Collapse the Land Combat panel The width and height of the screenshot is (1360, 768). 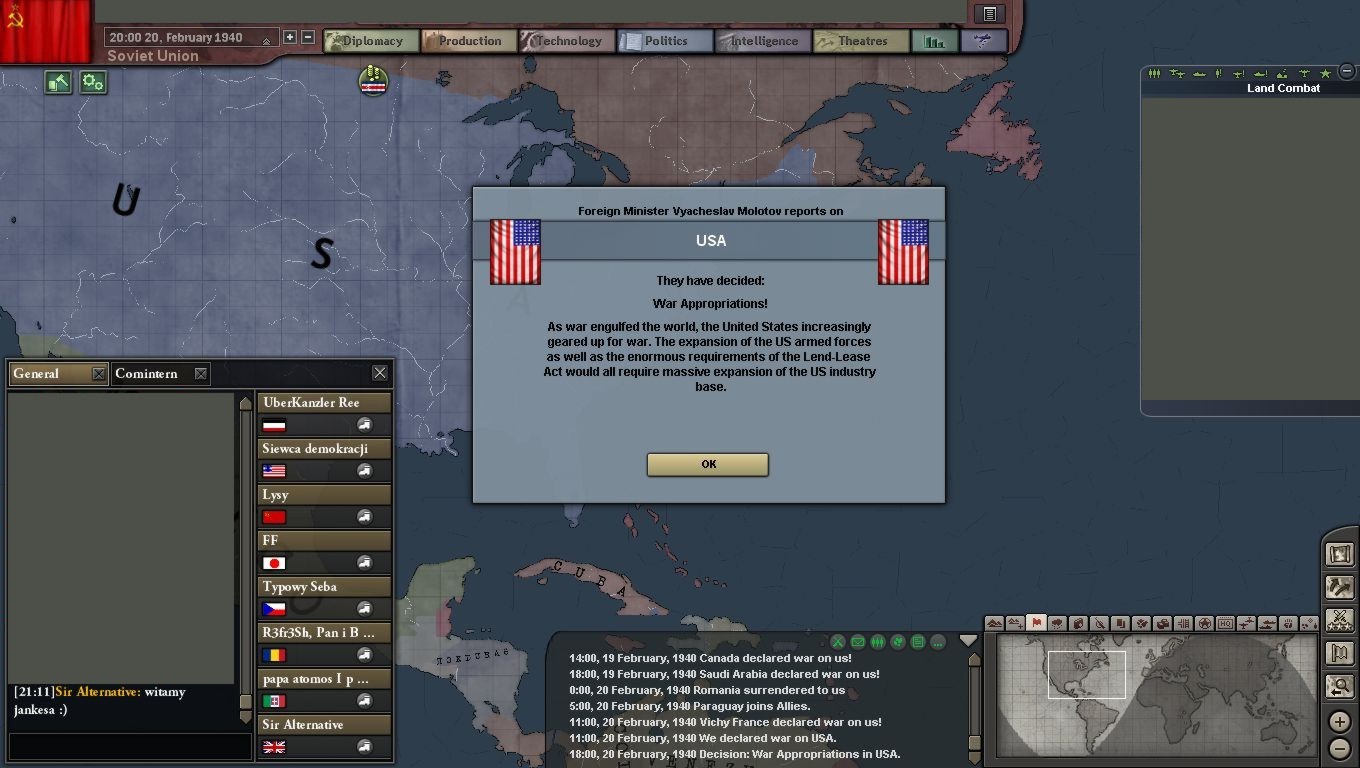point(1348,71)
